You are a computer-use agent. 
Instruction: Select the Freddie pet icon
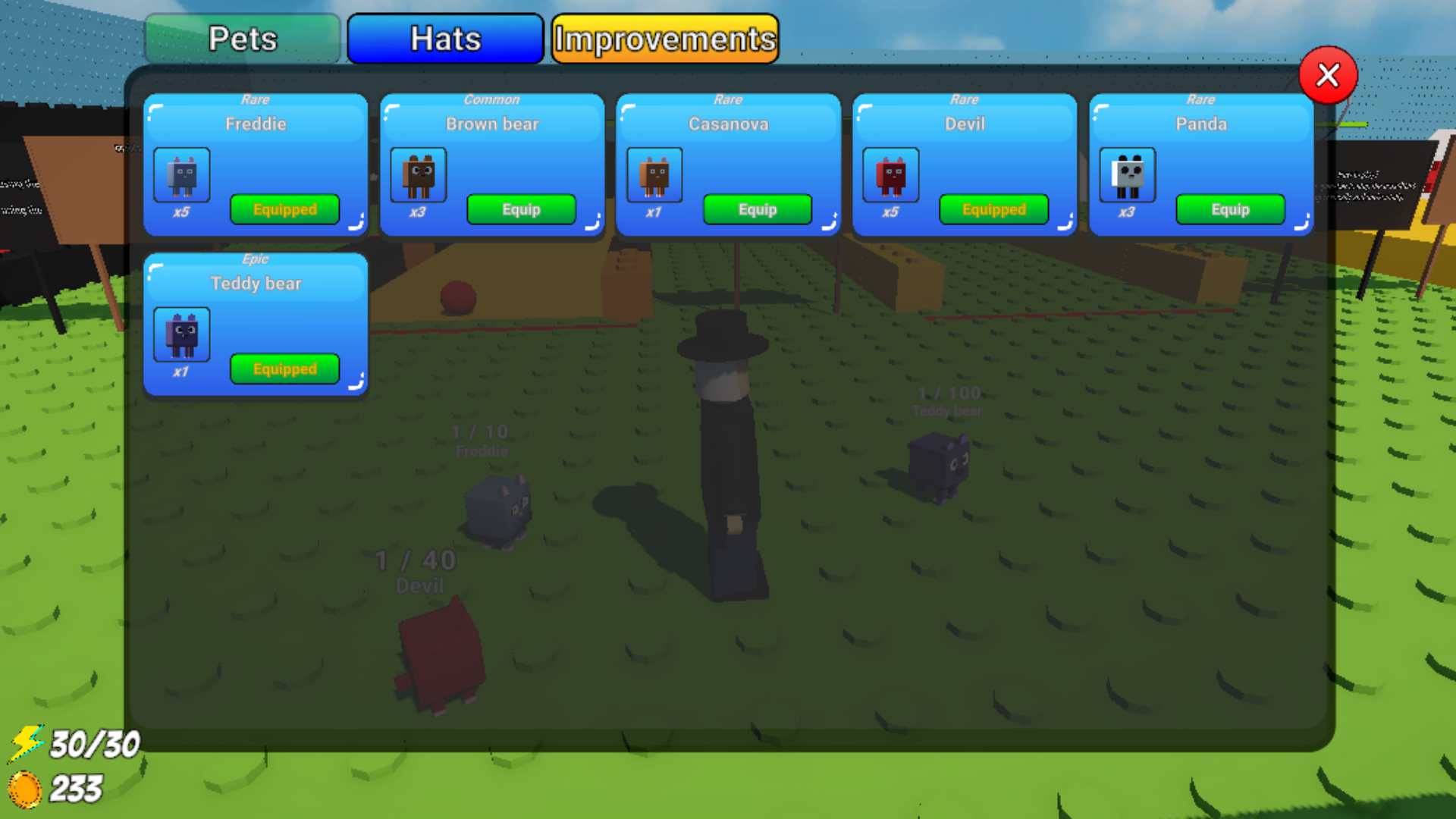(x=181, y=176)
